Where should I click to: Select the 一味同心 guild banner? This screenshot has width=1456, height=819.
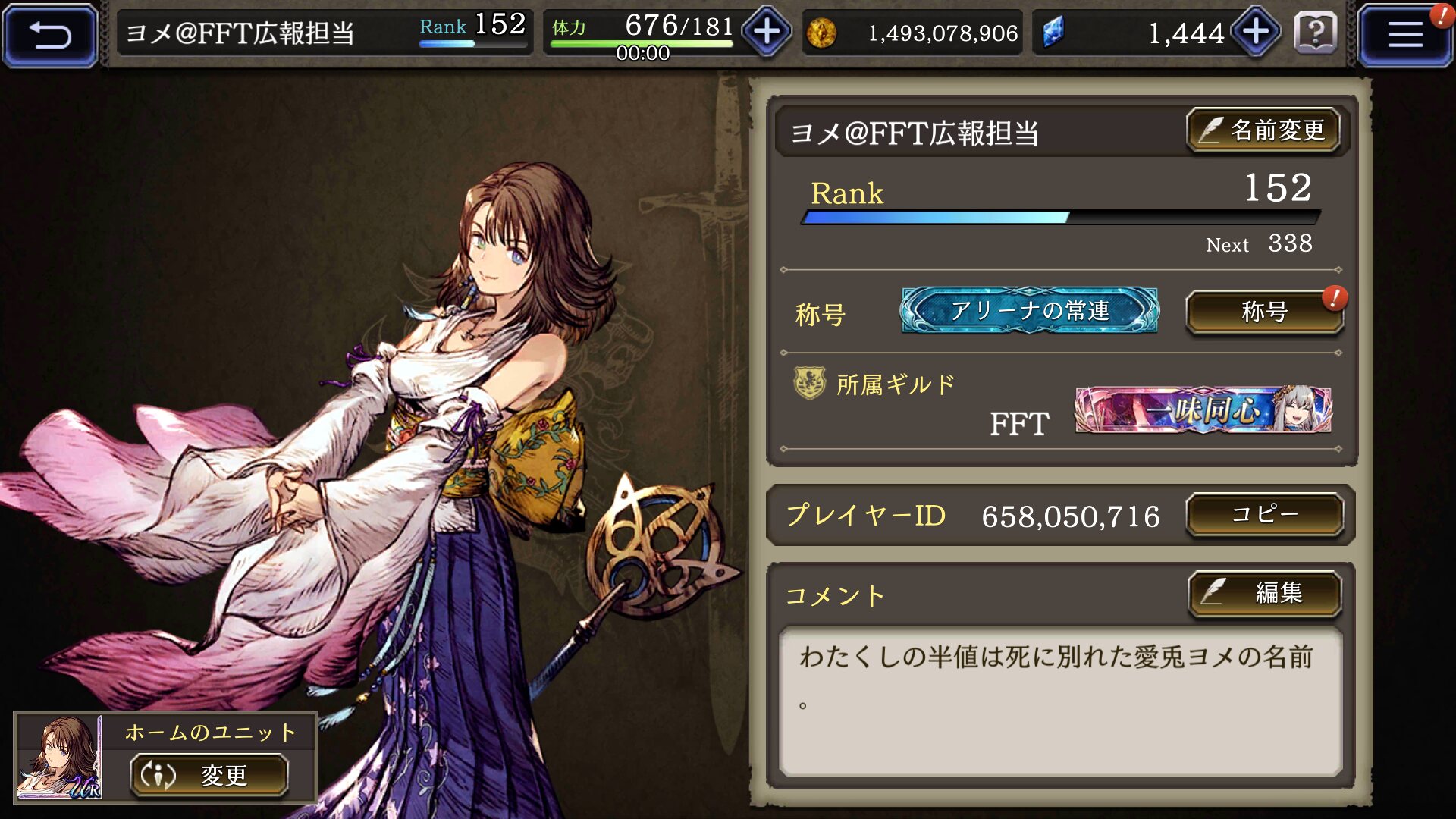pos(1203,410)
